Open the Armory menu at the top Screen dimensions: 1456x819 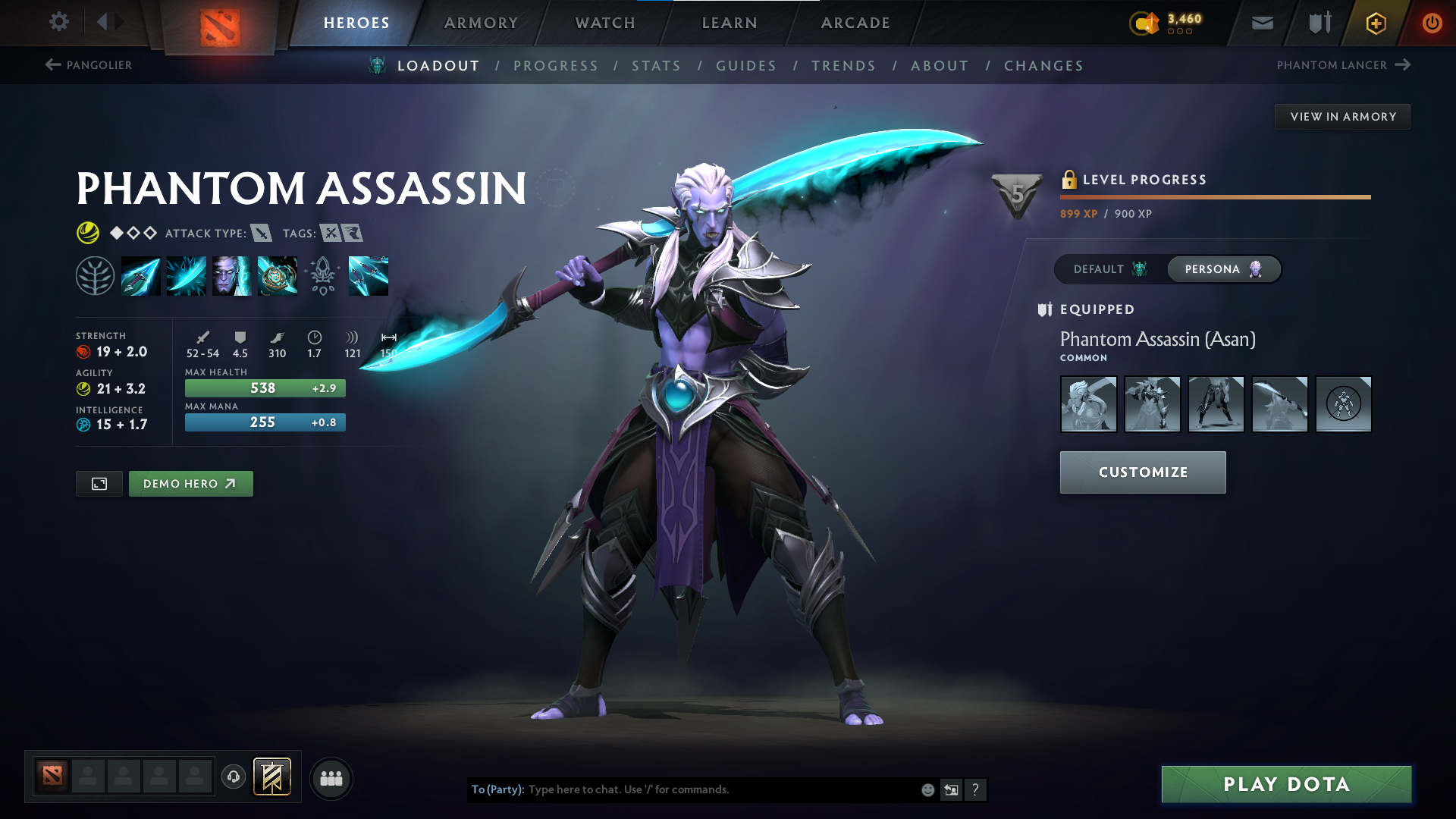tap(481, 23)
